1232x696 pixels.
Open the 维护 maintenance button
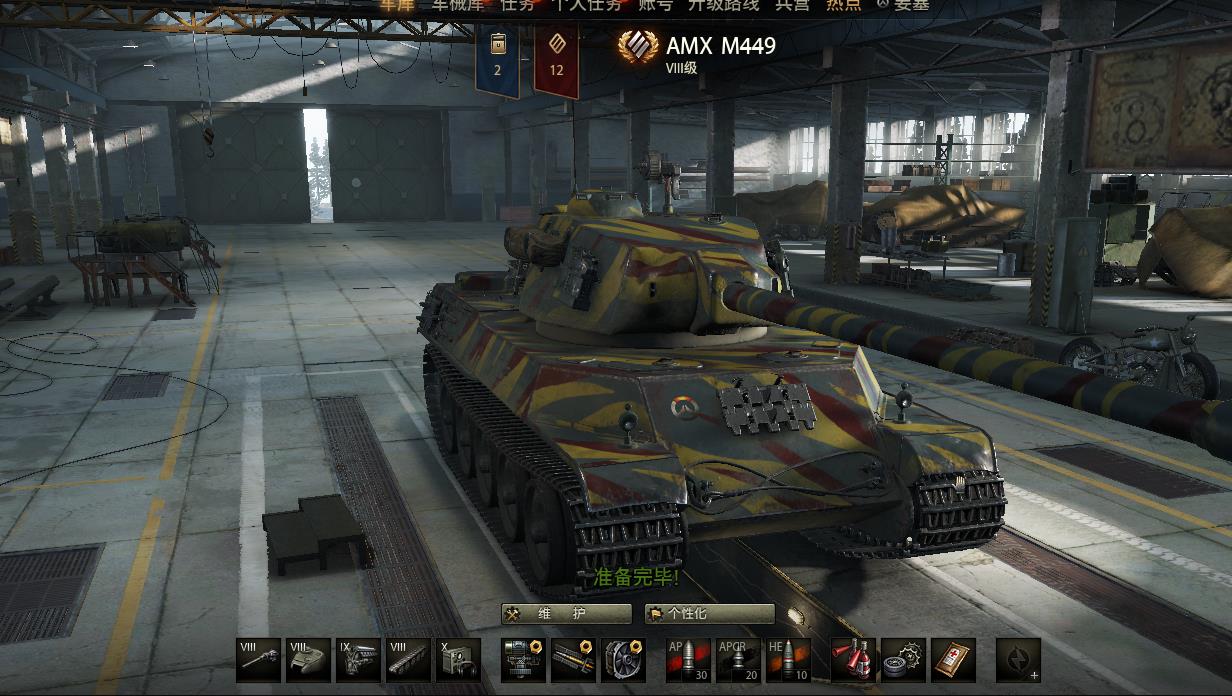(567, 613)
